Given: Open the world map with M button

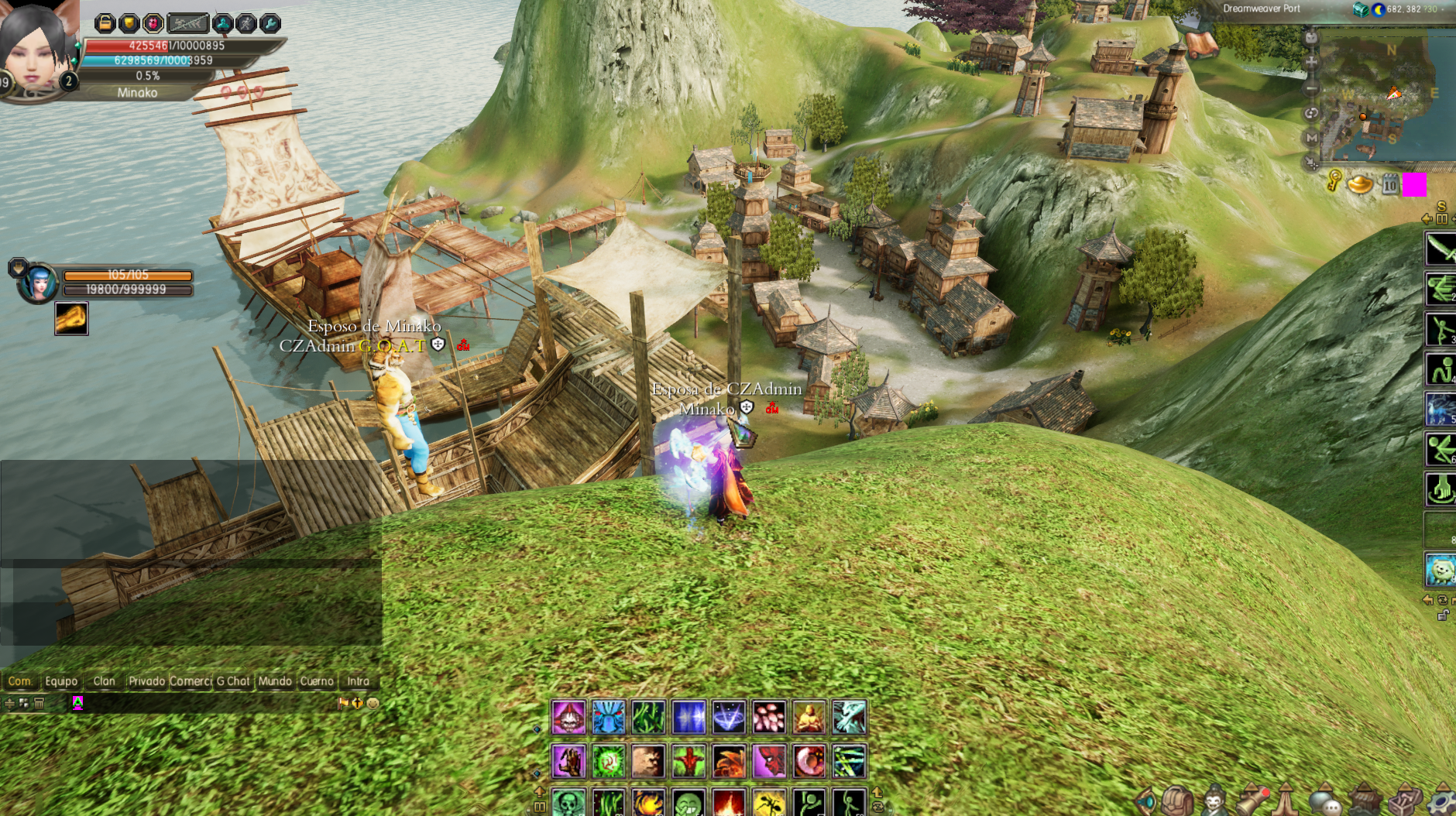Looking at the screenshot, I should (1311, 138).
